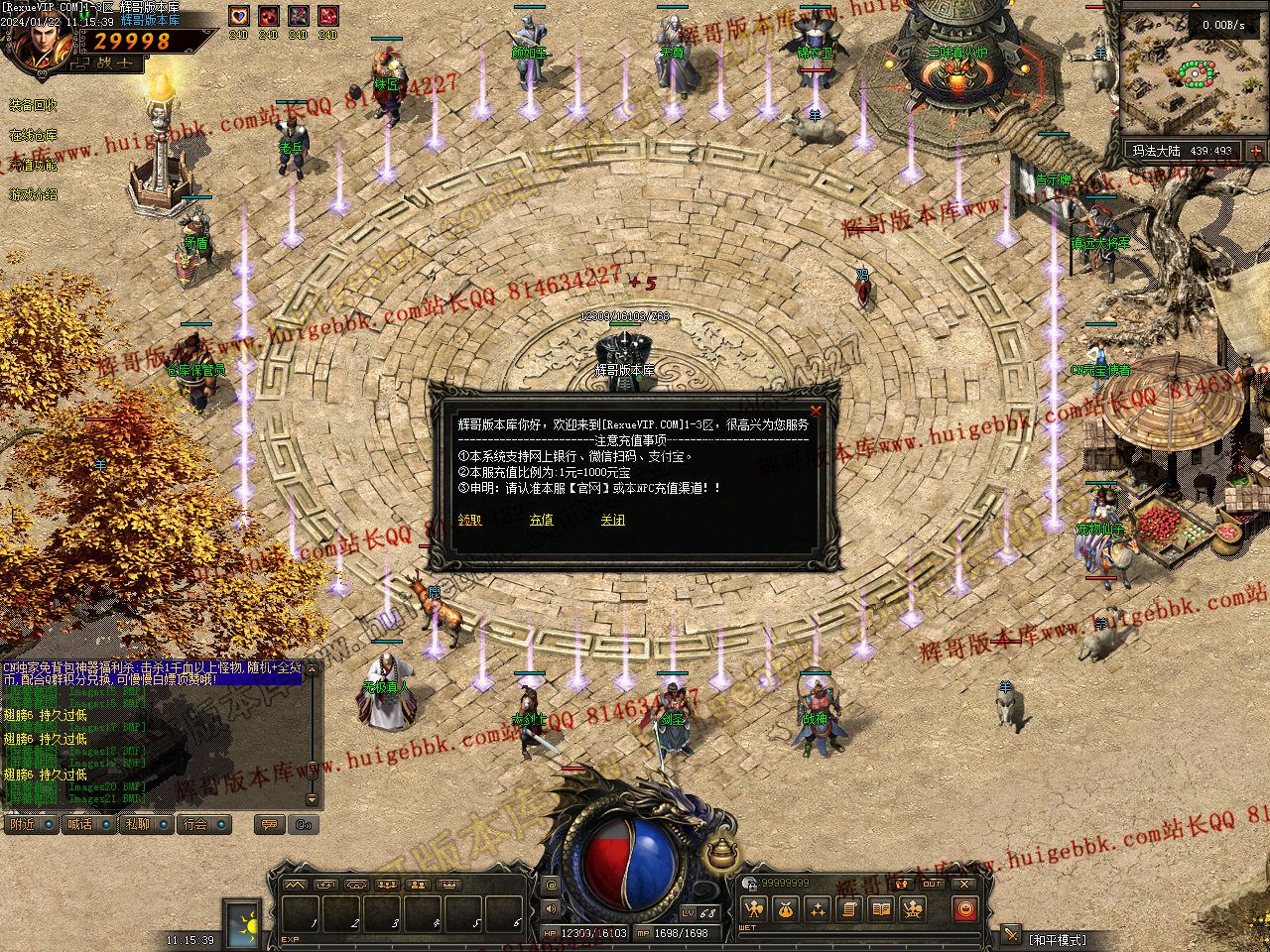This screenshot has width=1270, height=952.
Task: Click the 关闭 (close) text option
Action: click(x=612, y=520)
